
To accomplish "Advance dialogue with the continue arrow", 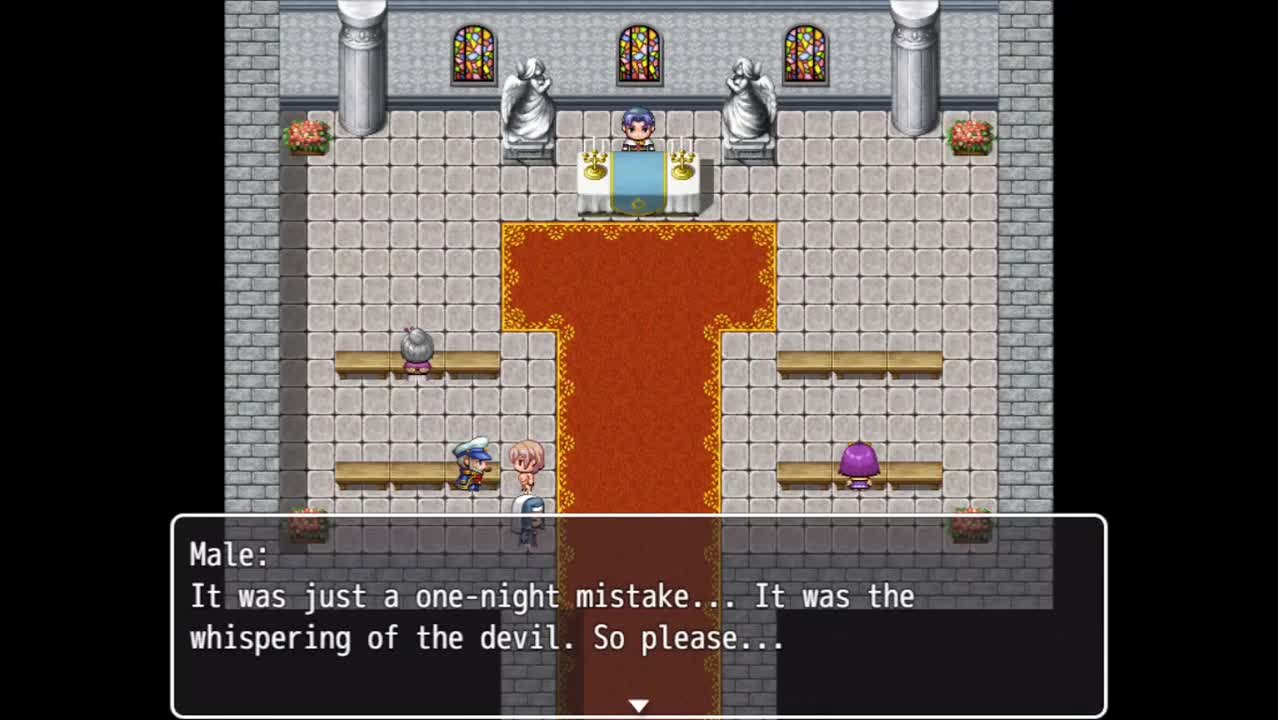I will 638,705.
